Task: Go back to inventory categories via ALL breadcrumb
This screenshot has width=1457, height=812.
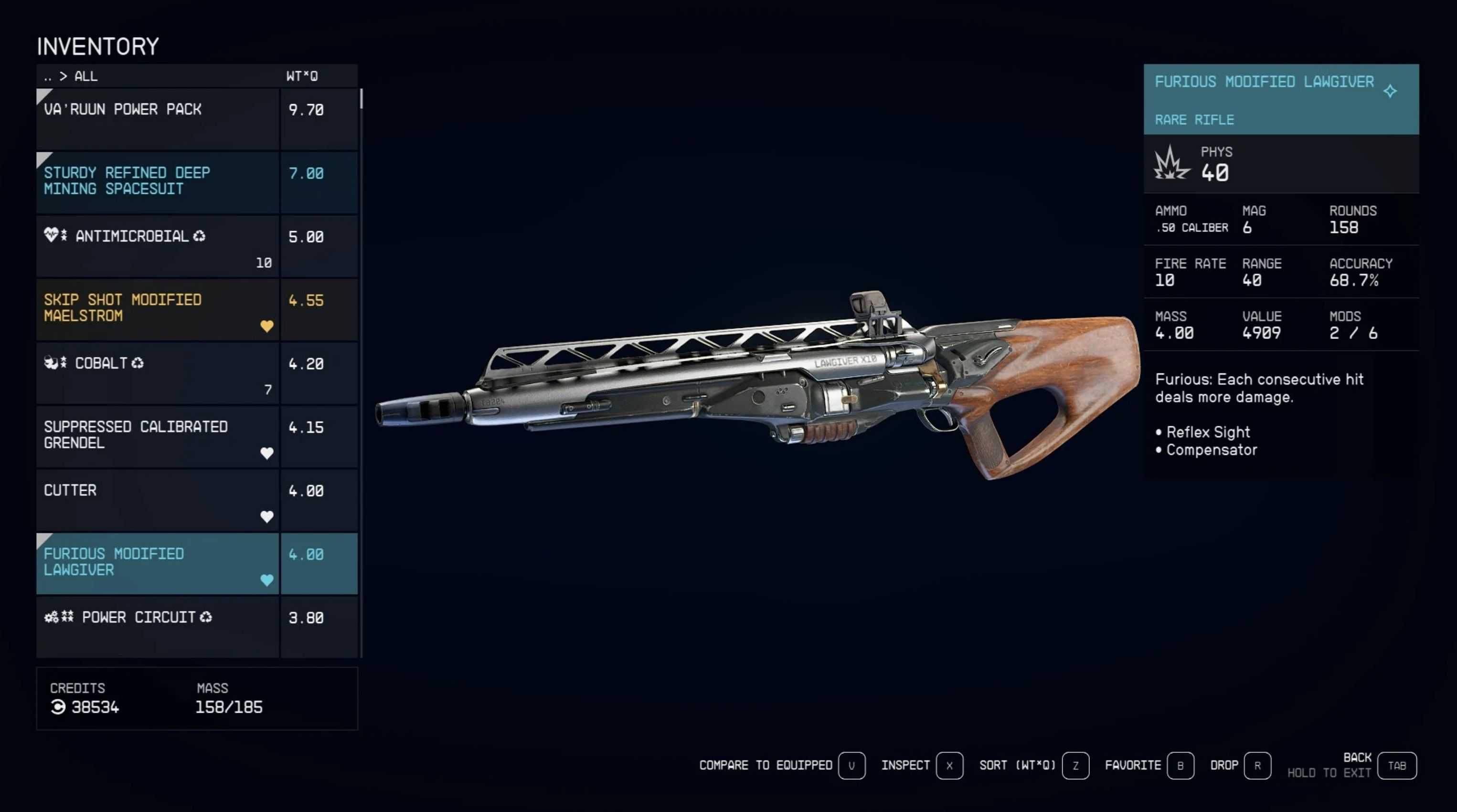Action: [85, 76]
